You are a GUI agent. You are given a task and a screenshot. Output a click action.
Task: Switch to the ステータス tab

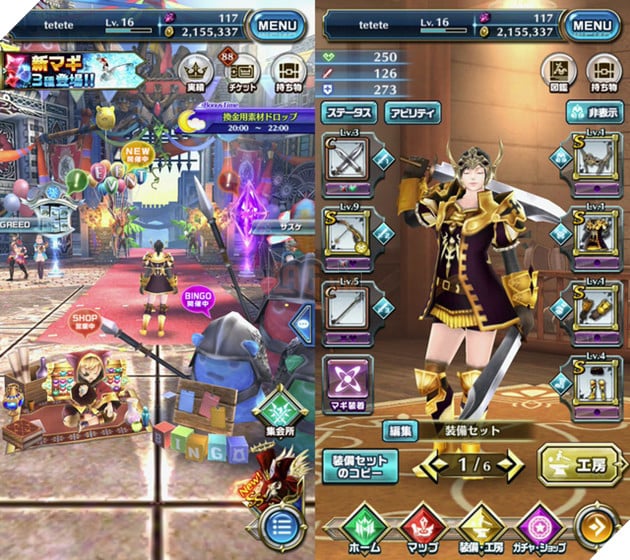(348, 113)
